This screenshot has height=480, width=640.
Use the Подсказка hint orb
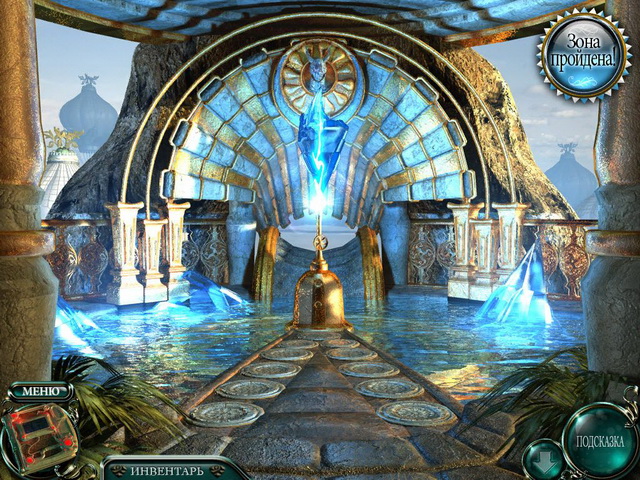(599, 440)
